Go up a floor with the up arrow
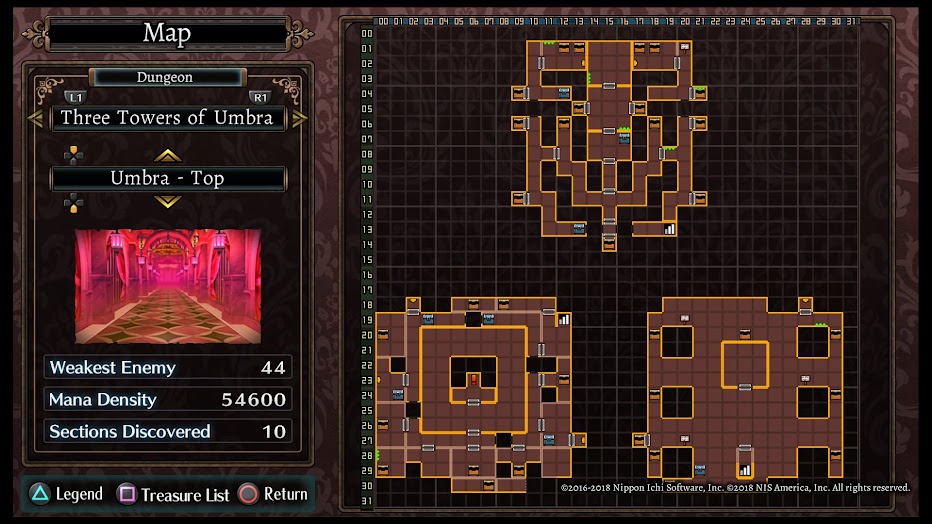Viewport: 932px width, 524px height. coord(167,155)
